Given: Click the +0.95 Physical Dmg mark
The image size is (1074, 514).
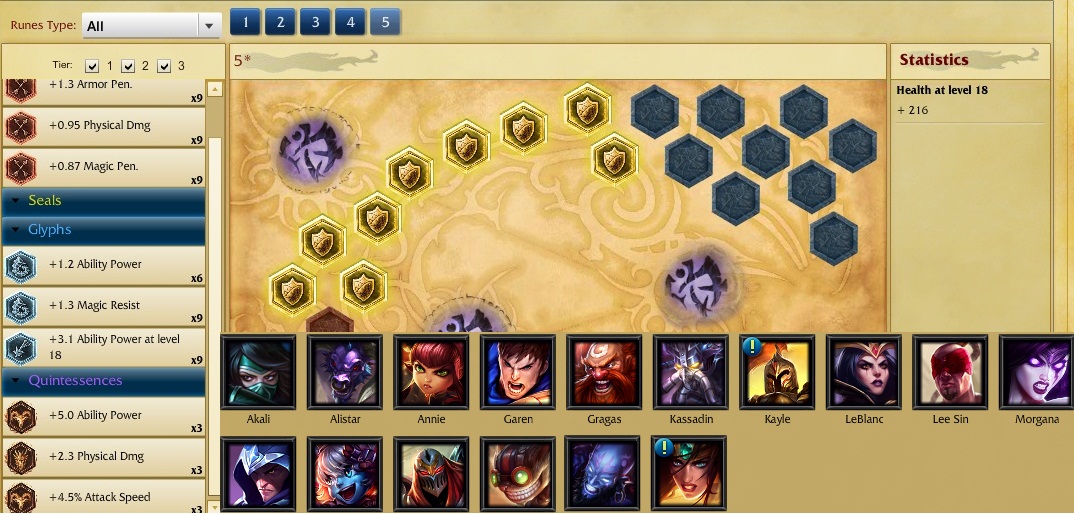Looking at the screenshot, I should pyautogui.click(x=104, y=126).
